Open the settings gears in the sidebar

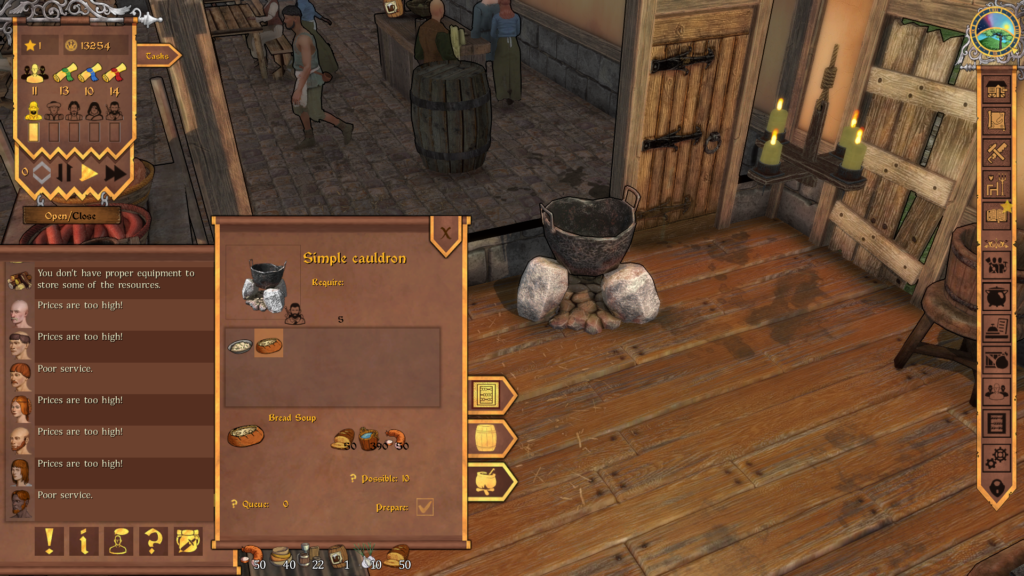[x=996, y=457]
